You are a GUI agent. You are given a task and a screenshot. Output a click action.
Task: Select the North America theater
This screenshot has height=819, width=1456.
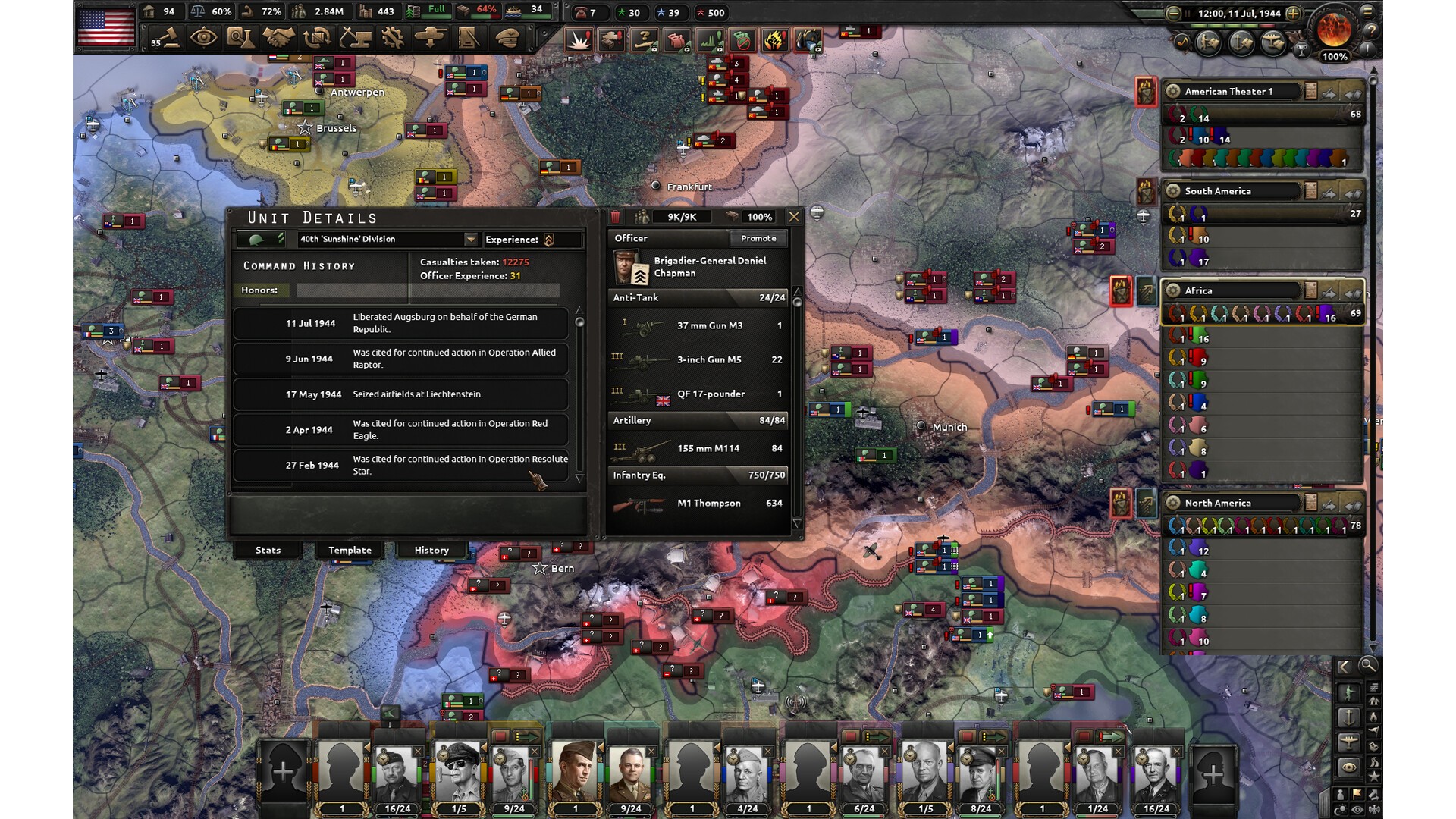click(1218, 503)
